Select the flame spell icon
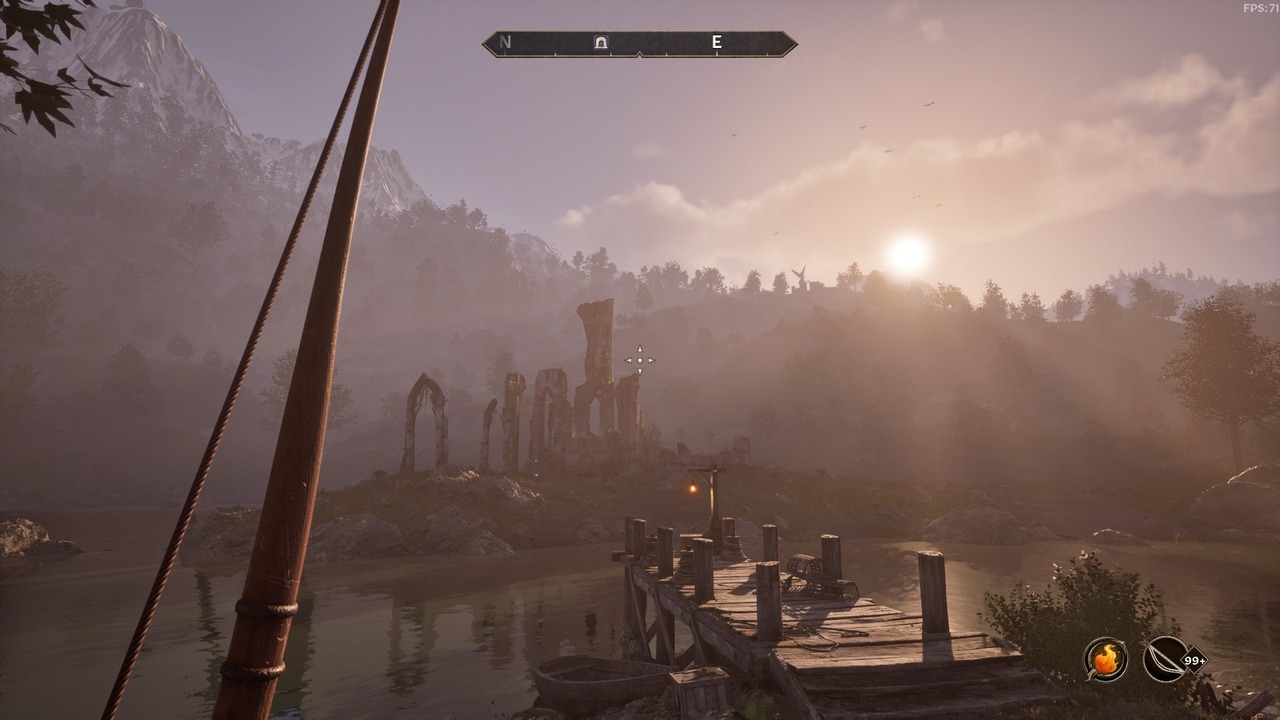Screen dimensions: 1280x720 click(x=1105, y=659)
